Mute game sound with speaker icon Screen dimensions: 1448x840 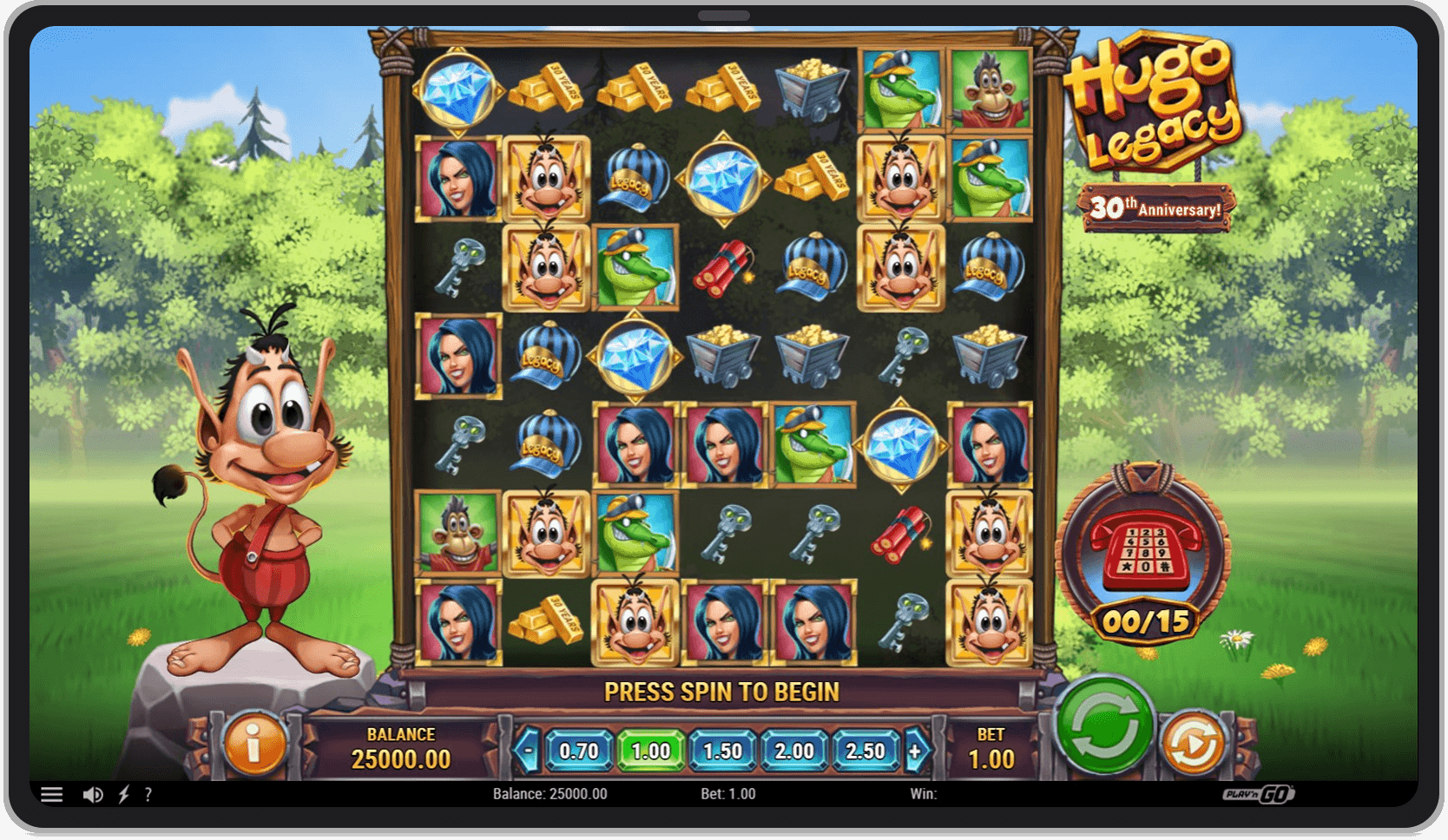coord(91,794)
